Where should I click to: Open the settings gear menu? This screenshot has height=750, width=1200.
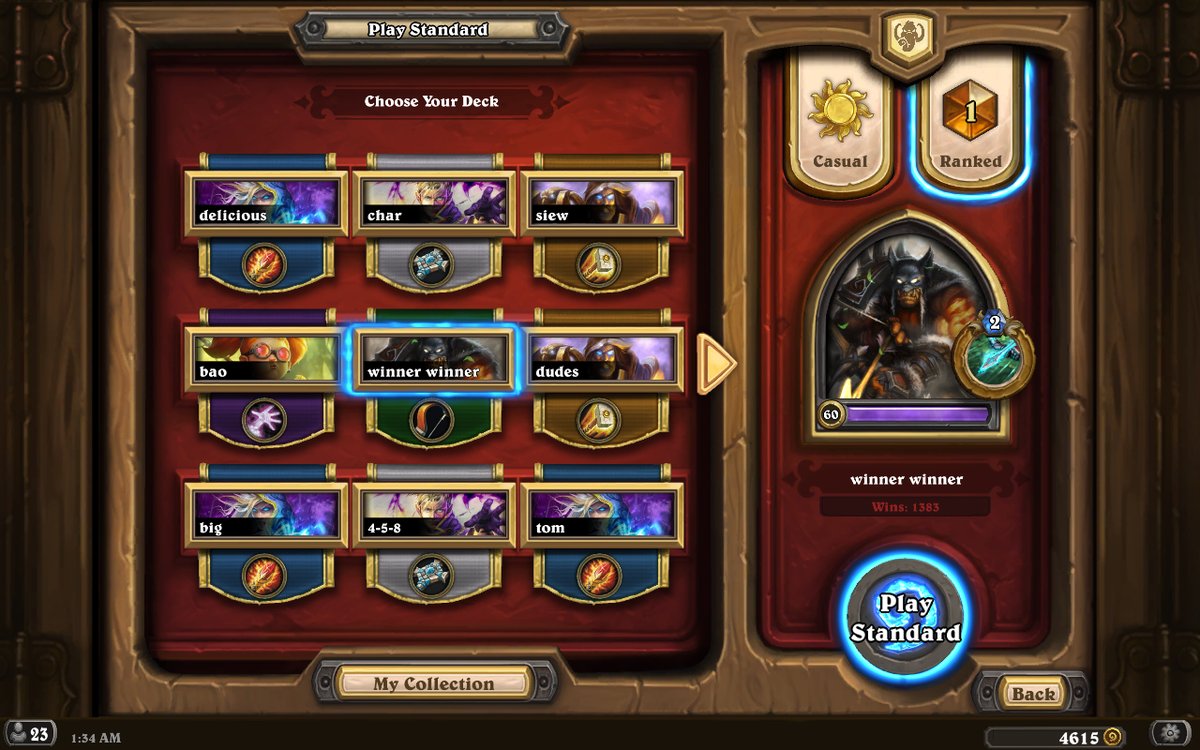click(x=1169, y=733)
